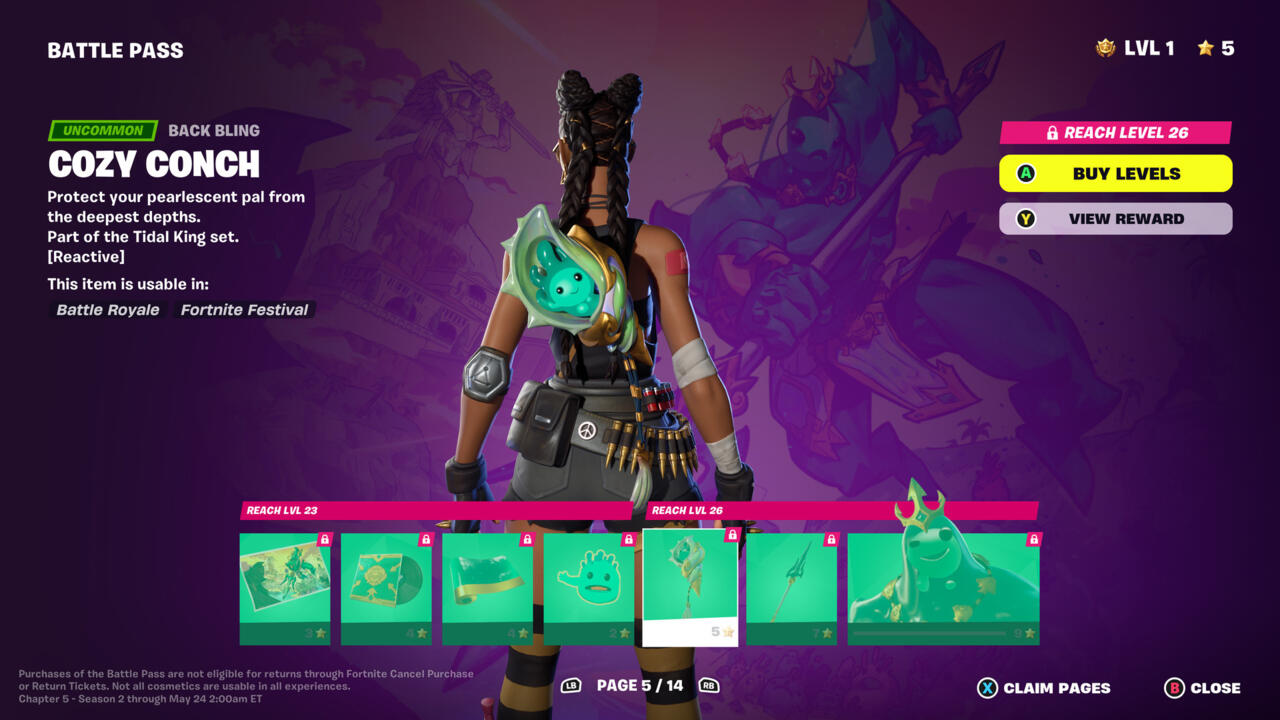Choose the trident pickaxe reward tile

(791, 588)
